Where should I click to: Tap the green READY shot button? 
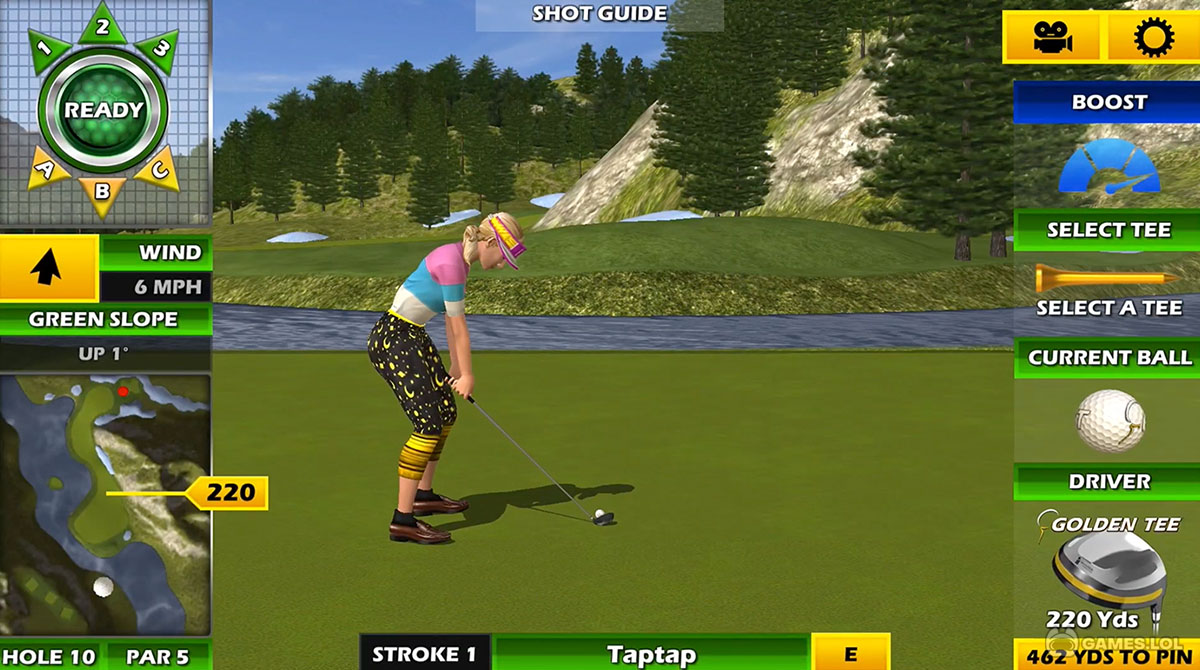(104, 110)
